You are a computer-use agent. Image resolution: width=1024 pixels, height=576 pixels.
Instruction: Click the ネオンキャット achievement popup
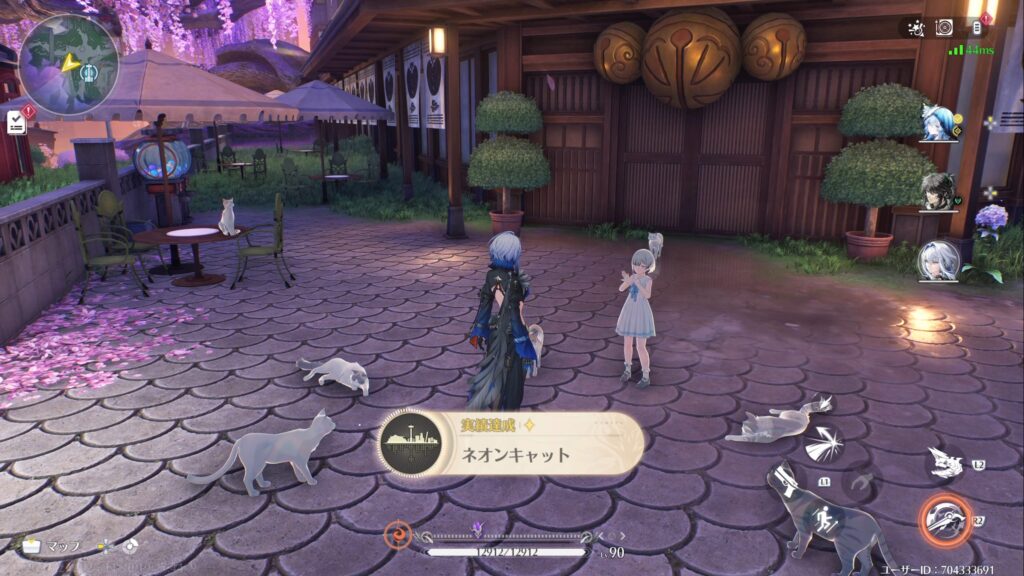[x=511, y=445]
